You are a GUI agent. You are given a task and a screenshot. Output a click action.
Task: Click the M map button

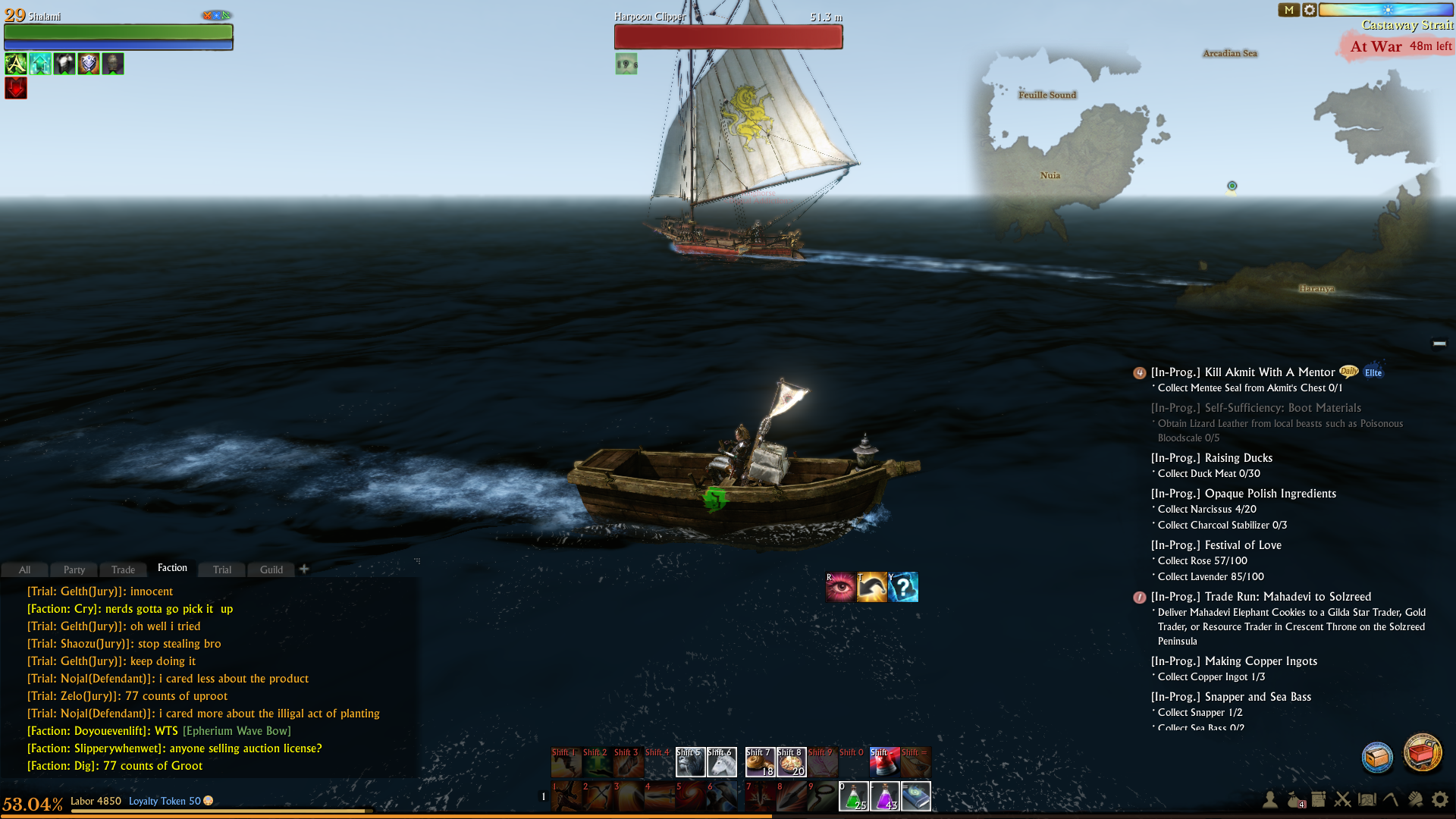tap(1288, 10)
